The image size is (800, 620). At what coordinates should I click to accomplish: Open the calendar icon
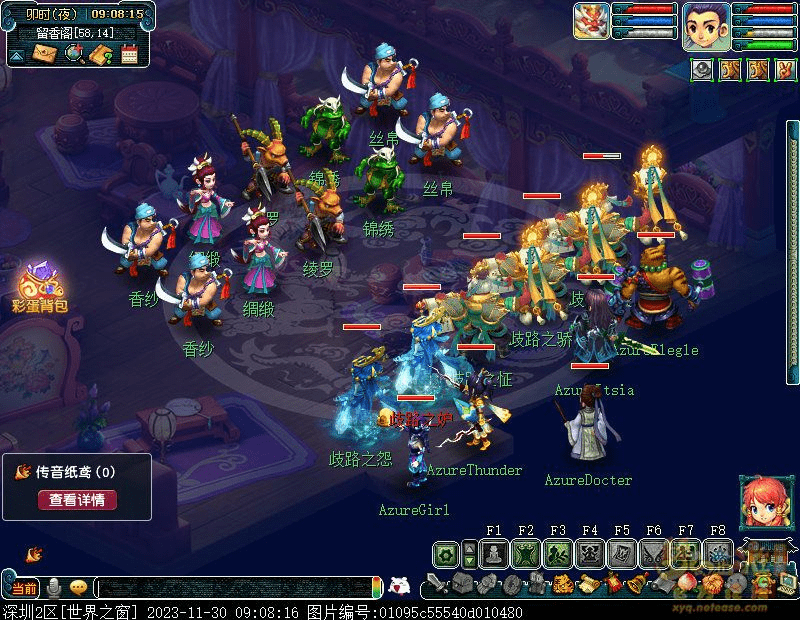tap(129, 54)
